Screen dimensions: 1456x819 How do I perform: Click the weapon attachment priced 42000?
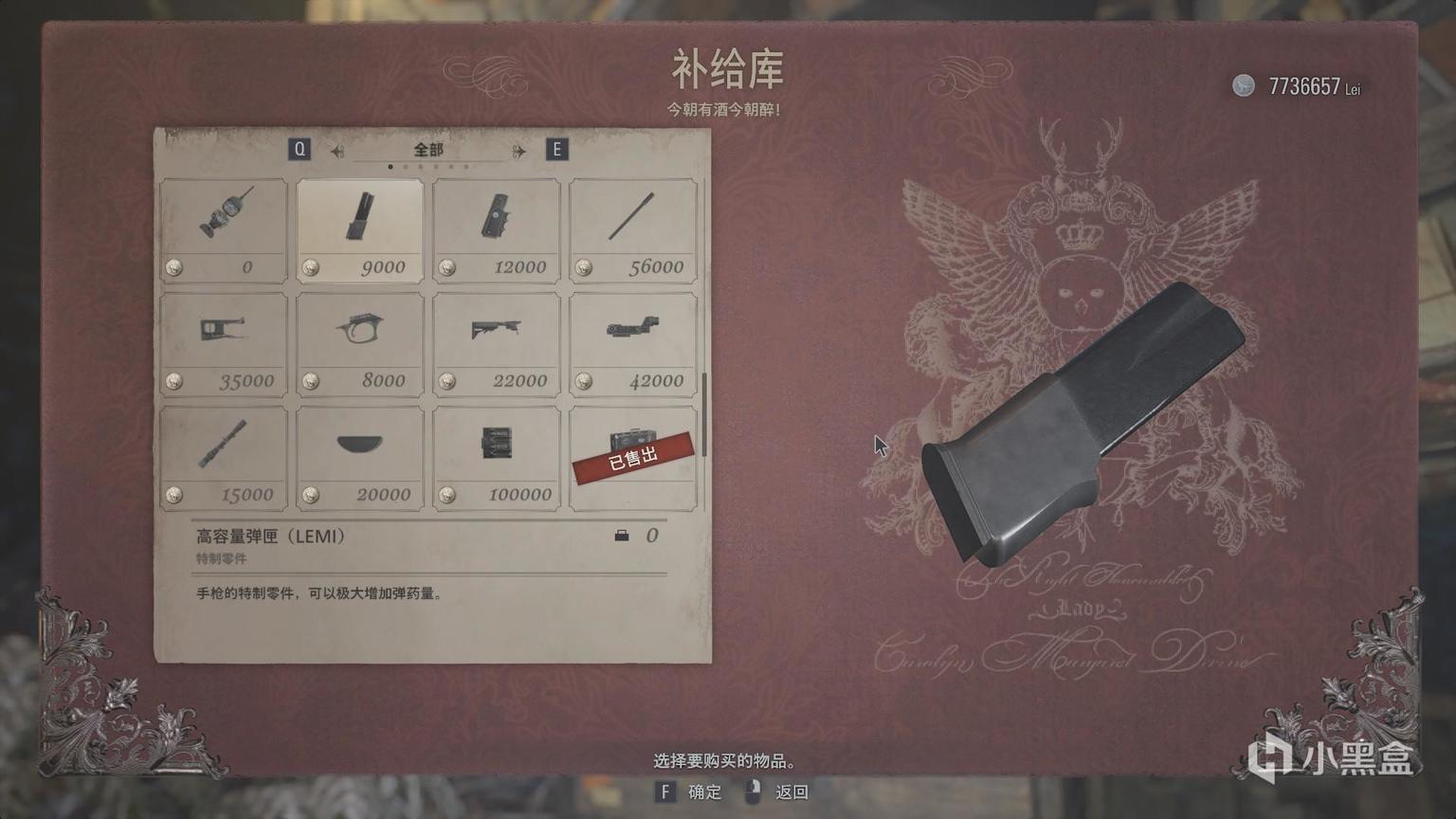632,341
